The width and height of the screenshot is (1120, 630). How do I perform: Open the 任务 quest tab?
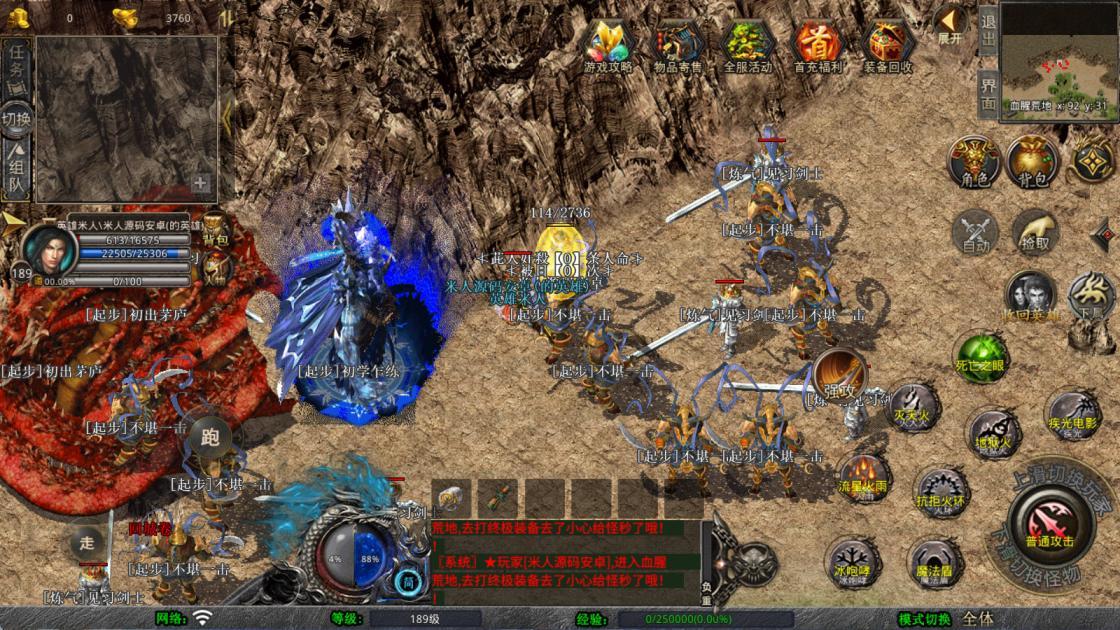tap(17, 68)
